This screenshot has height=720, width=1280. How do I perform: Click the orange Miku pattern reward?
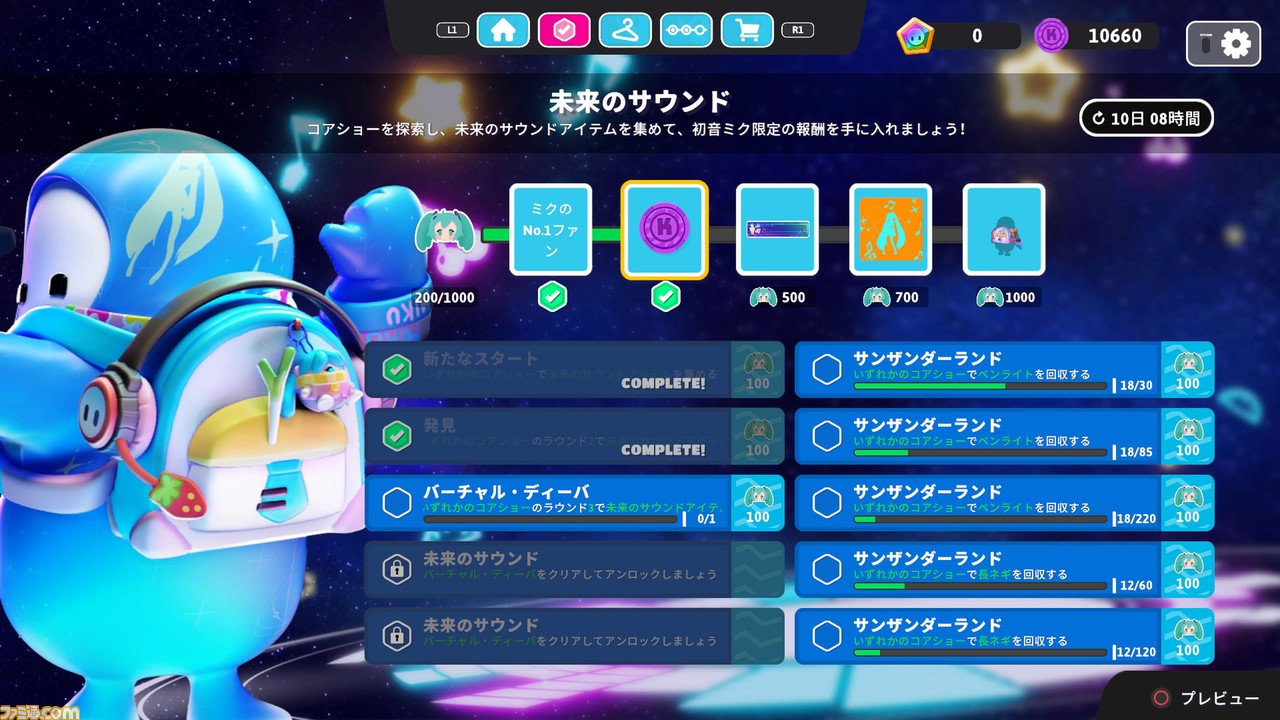tap(891, 230)
